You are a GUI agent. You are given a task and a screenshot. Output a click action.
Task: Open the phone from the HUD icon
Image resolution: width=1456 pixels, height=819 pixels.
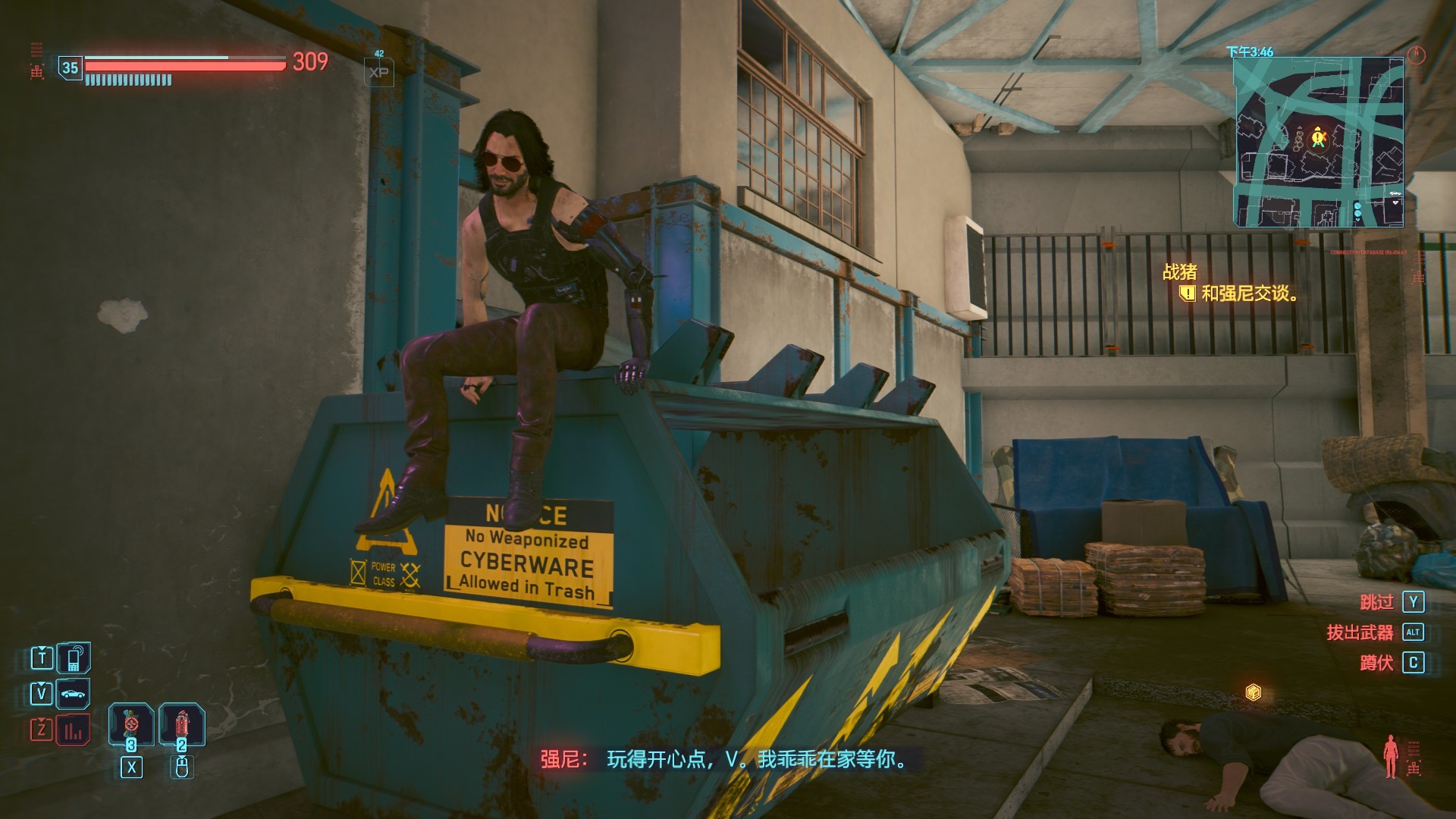click(x=74, y=657)
